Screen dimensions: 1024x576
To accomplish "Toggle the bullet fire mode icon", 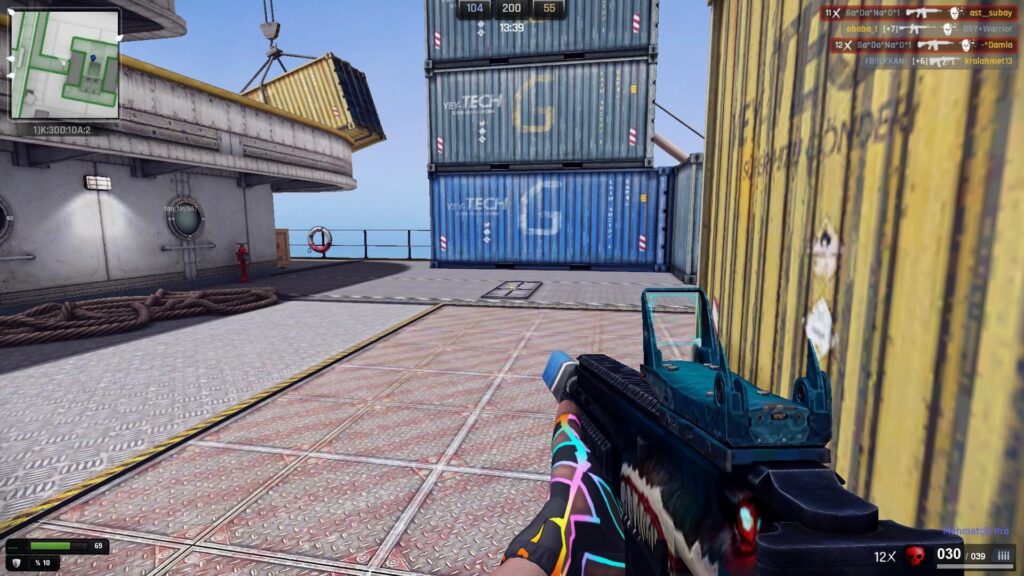I will click(1005, 556).
